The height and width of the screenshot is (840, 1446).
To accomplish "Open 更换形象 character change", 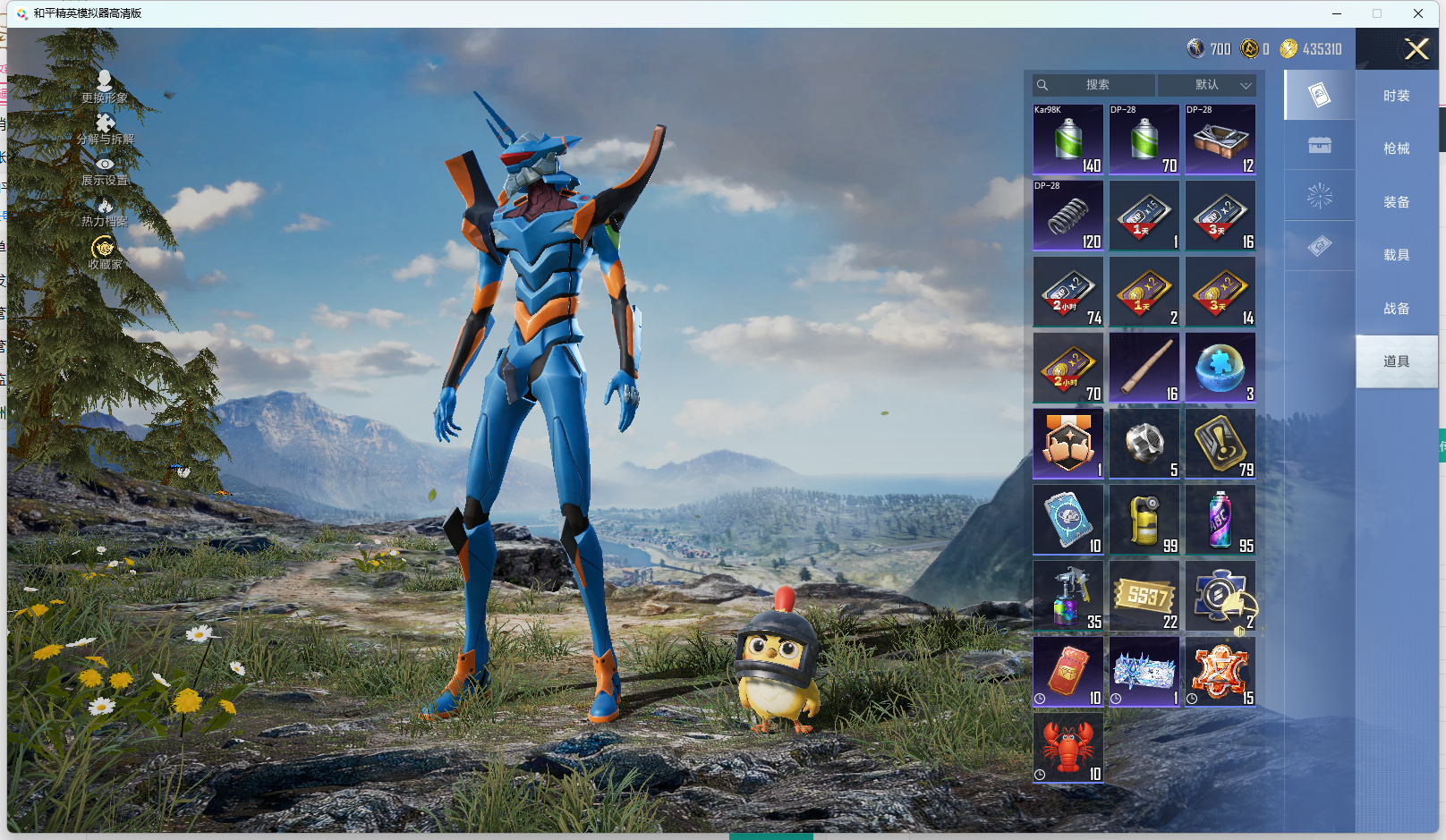I will 105,87.
